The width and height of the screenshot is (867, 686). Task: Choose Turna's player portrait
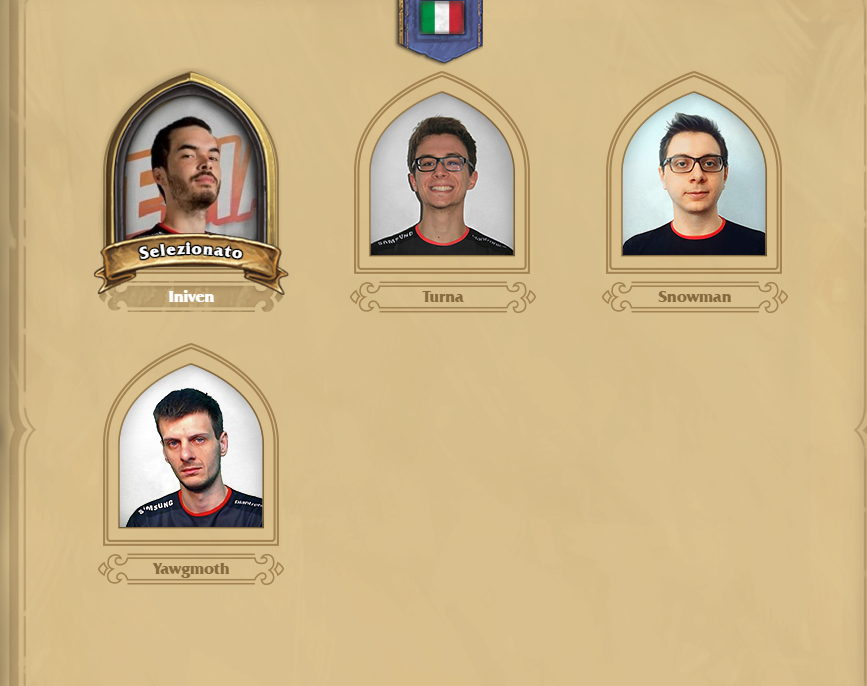point(442,175)
